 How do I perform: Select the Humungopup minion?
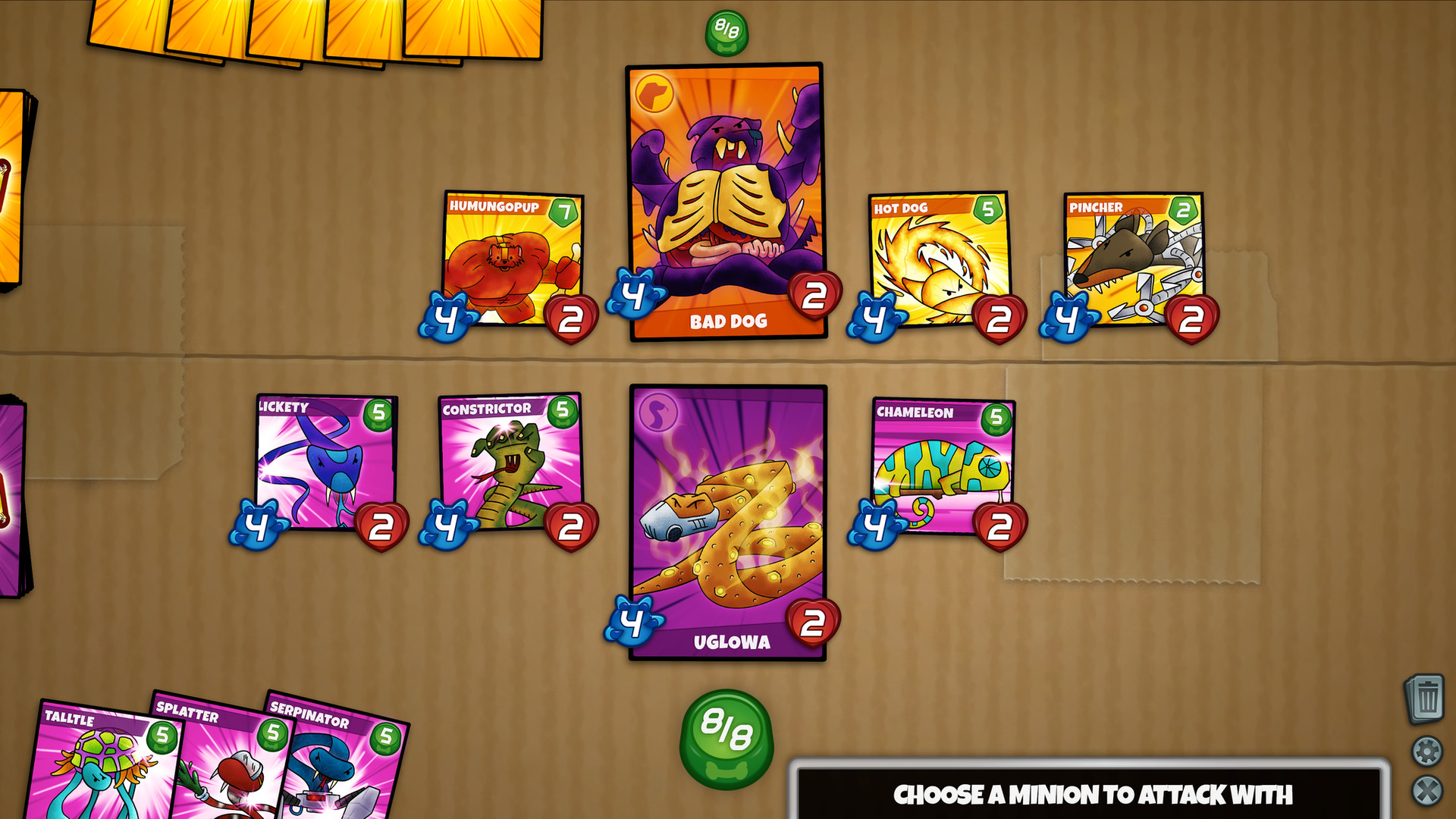click(x=510, y=258)
